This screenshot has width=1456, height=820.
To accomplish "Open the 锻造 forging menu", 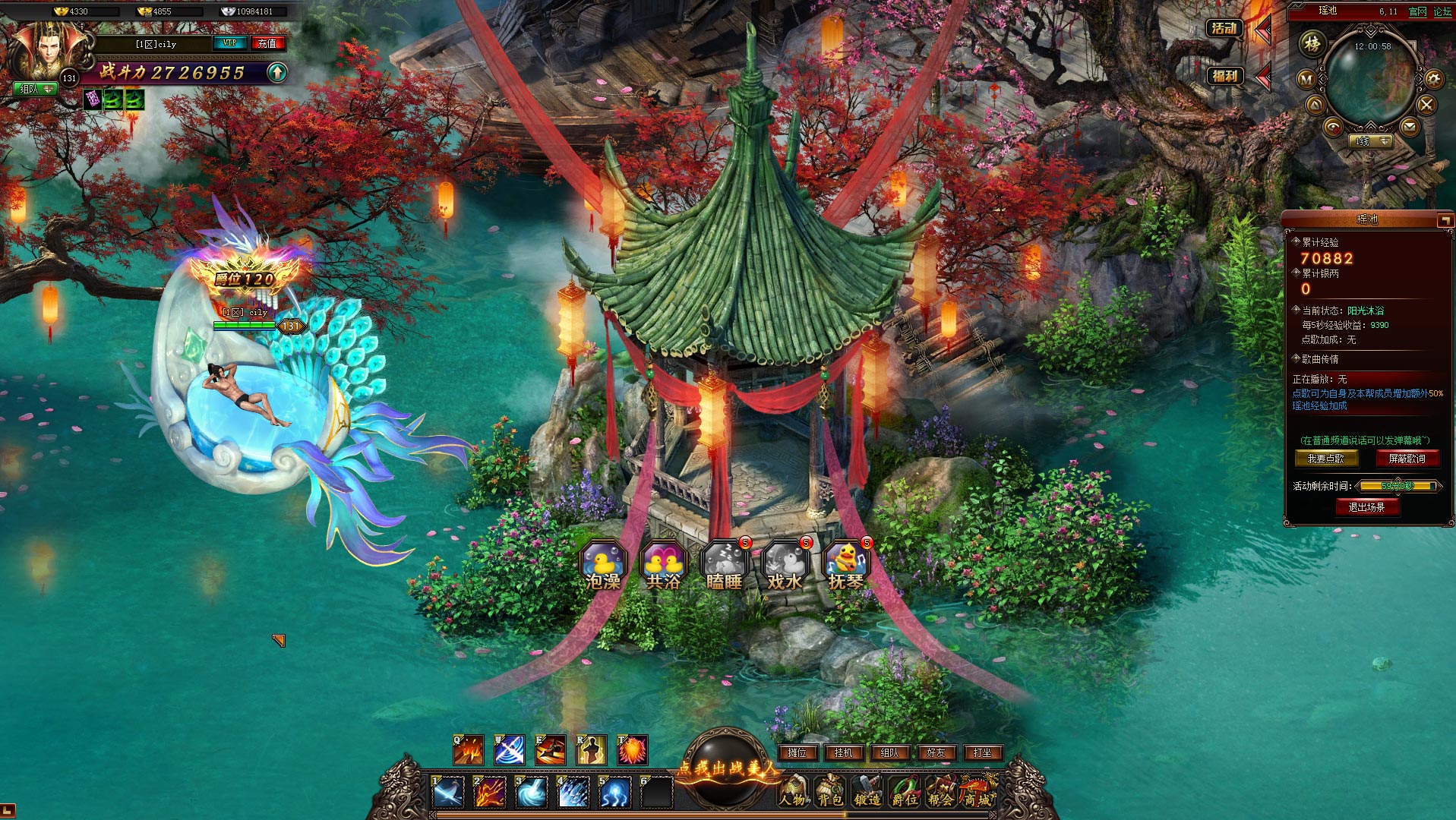I will pyautogui.click(x=867, y=791).
